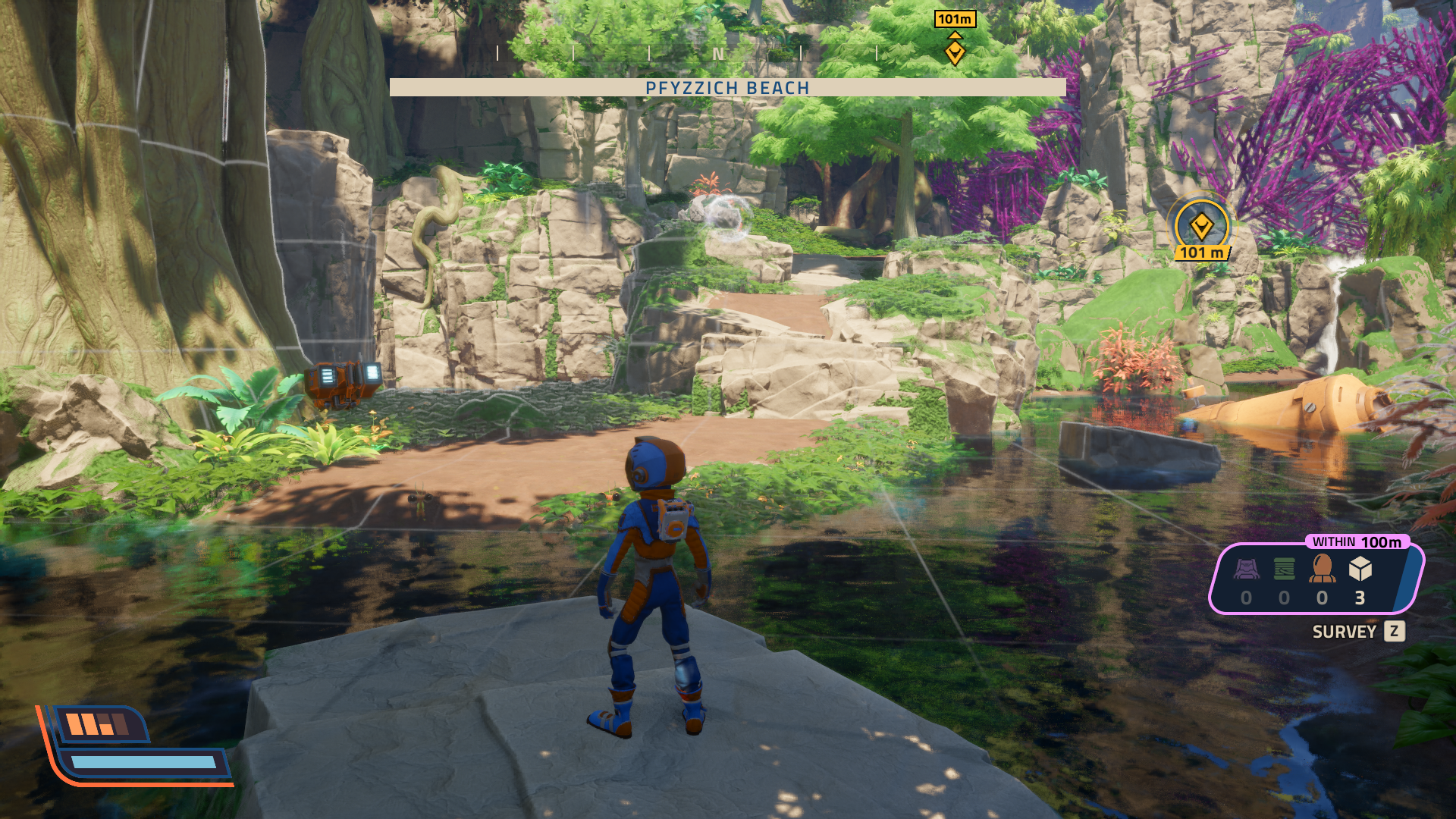
Task: Select the yellow waypoint marker on the compass
Action: [955, 52]
